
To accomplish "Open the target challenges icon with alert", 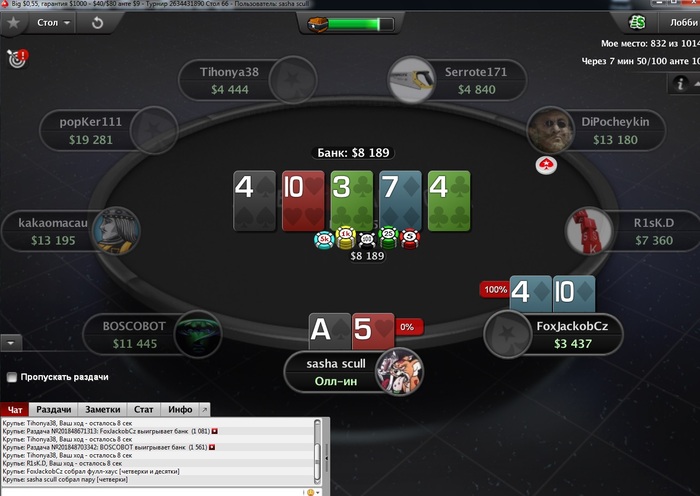I will tap(15, 58).
